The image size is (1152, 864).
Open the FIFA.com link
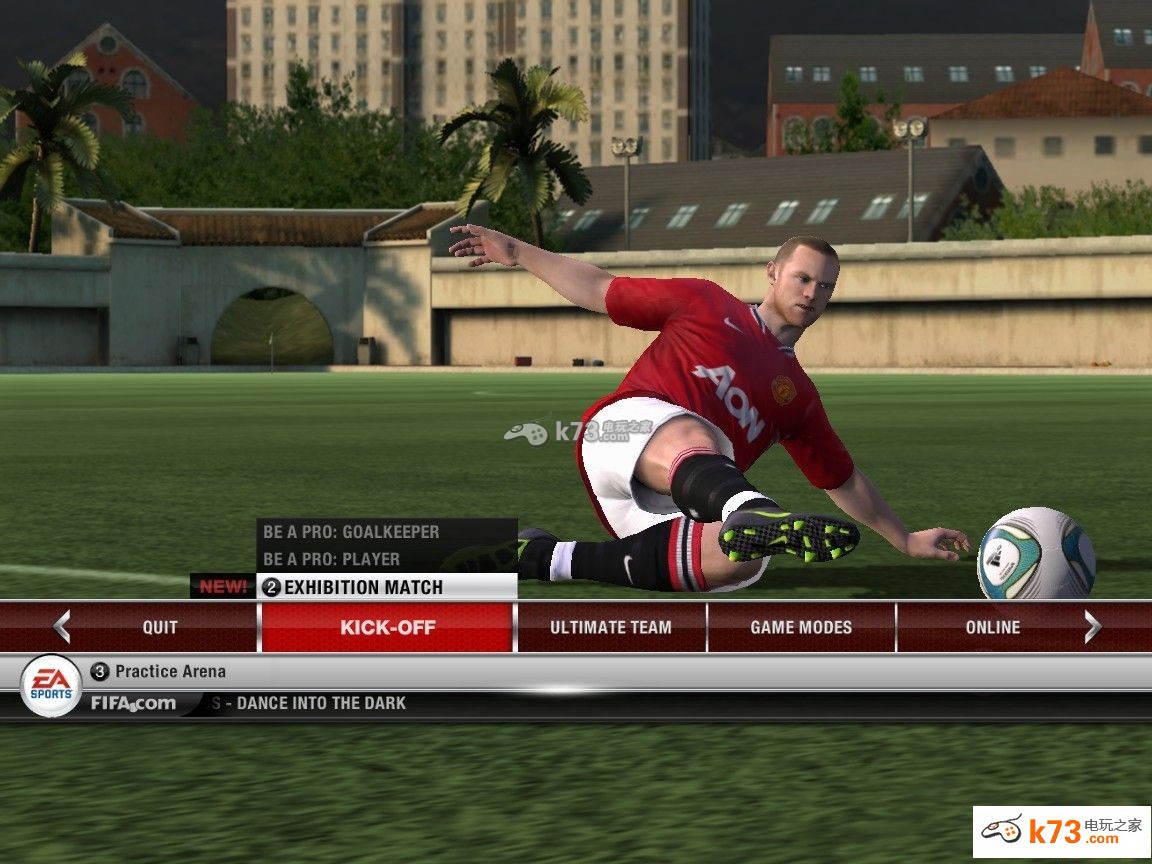point(133,703)
